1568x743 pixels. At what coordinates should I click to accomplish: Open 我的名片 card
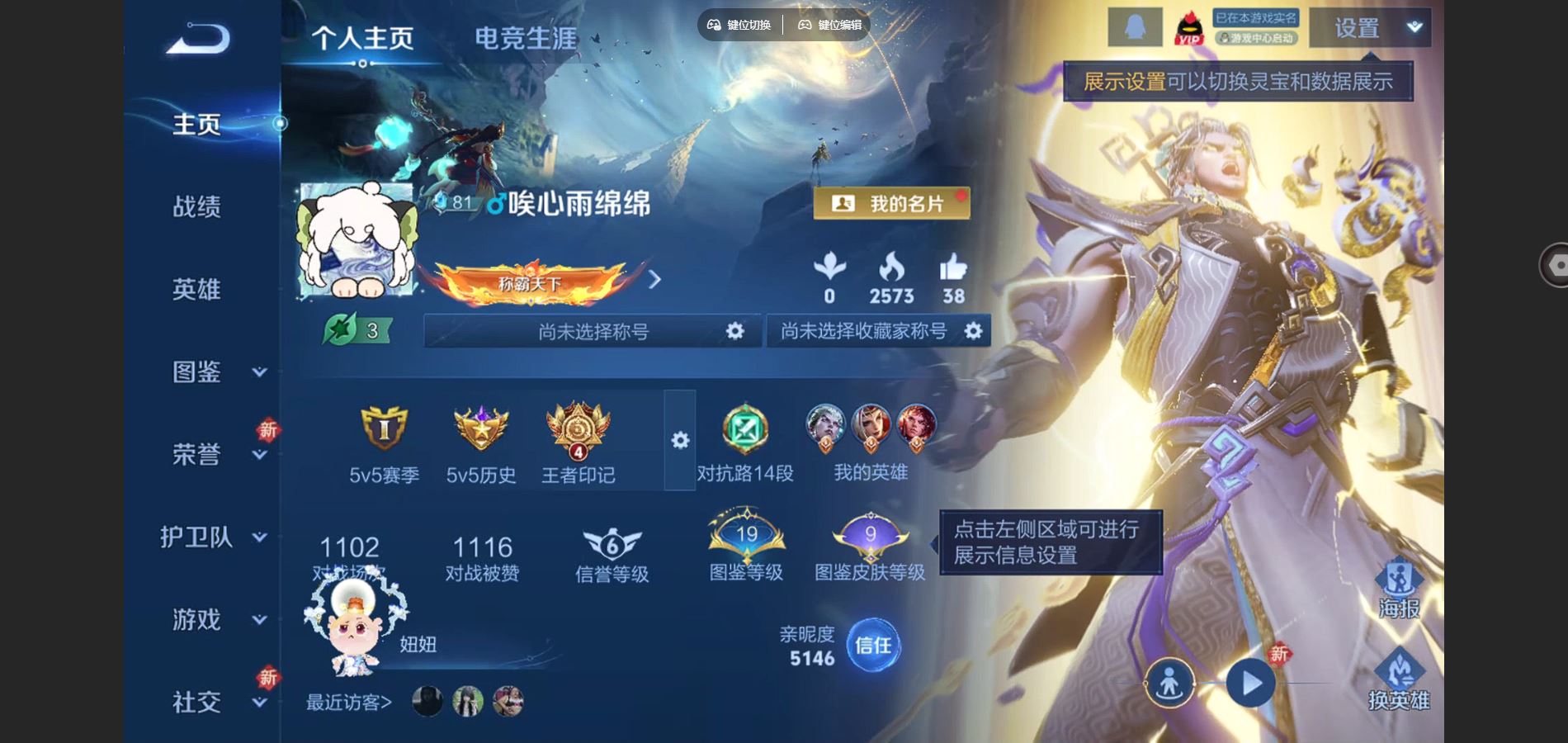click(x=891, y=204)
